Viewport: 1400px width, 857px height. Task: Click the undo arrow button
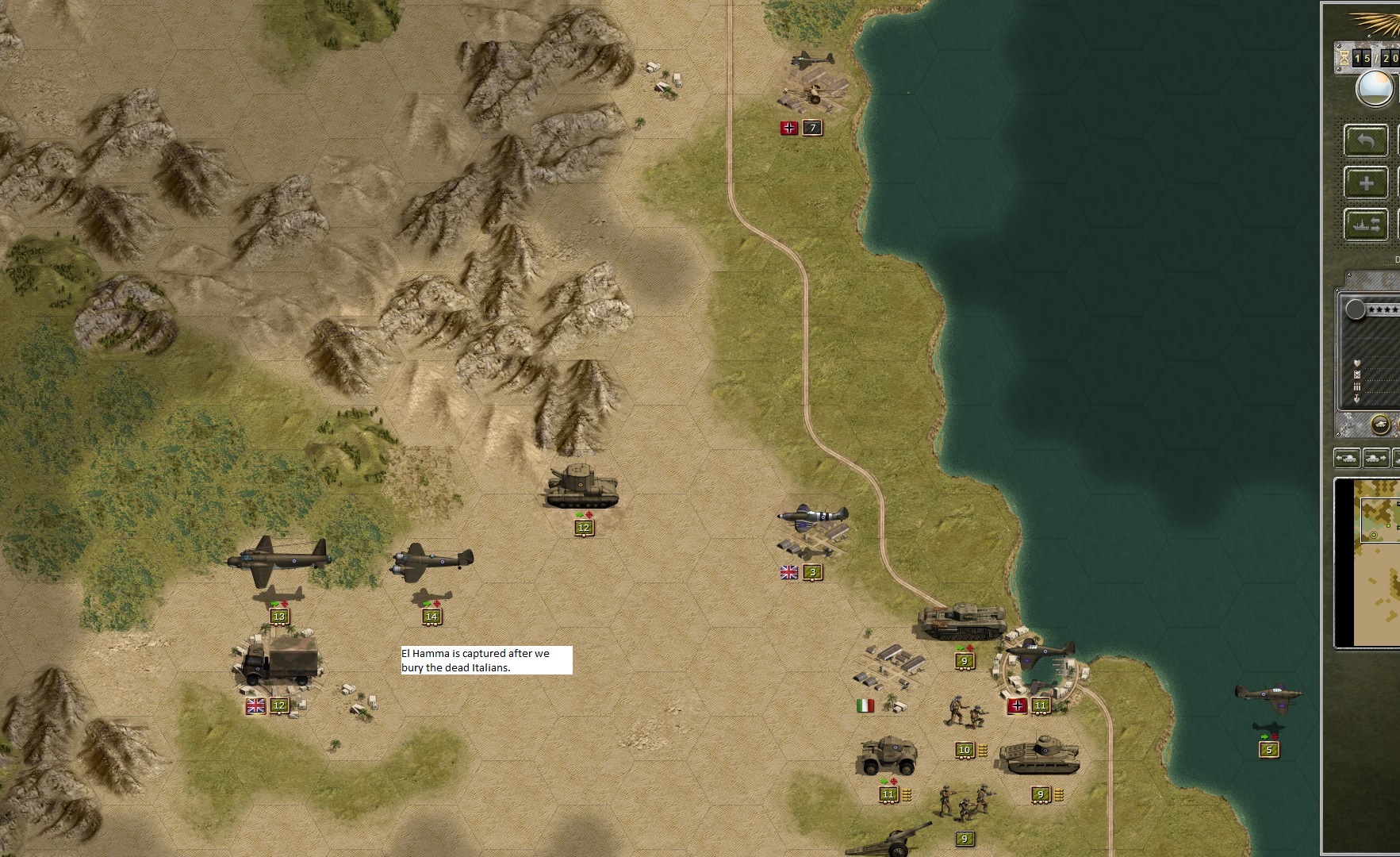tap(1365, 141)
